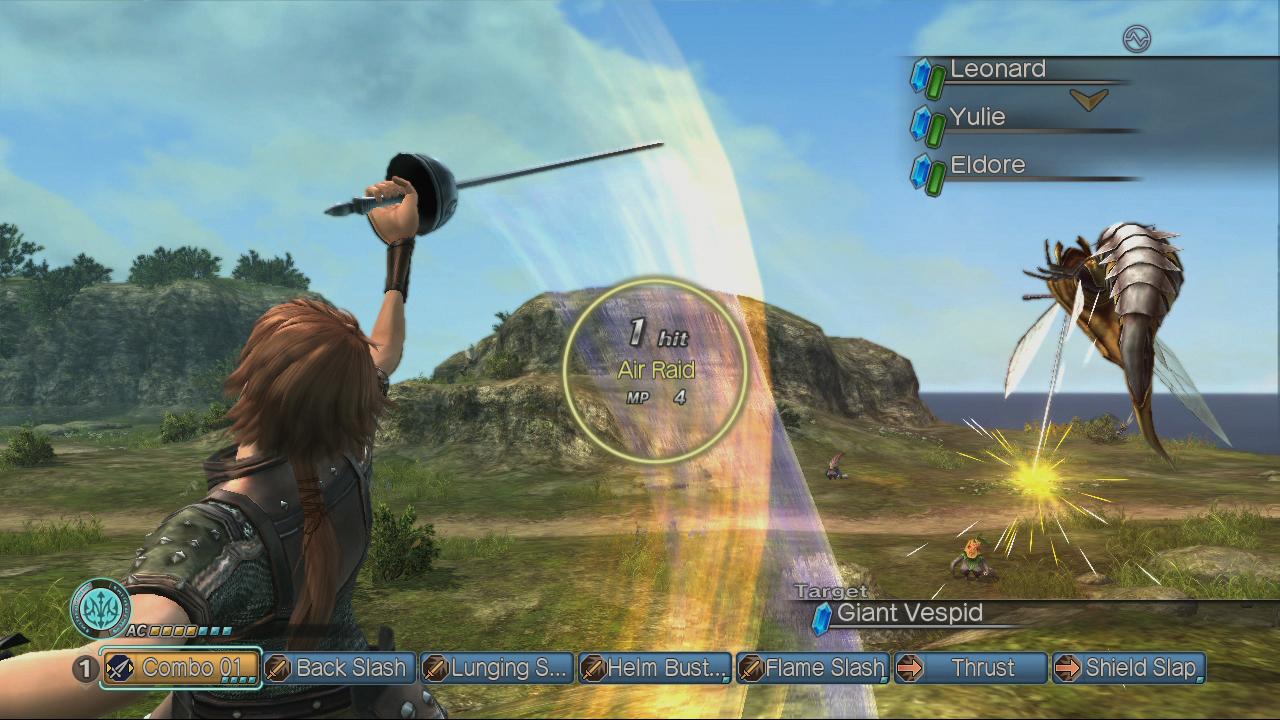Click the Giant Vespid target label
1280x720 pixels.
(x=908, y=613)
